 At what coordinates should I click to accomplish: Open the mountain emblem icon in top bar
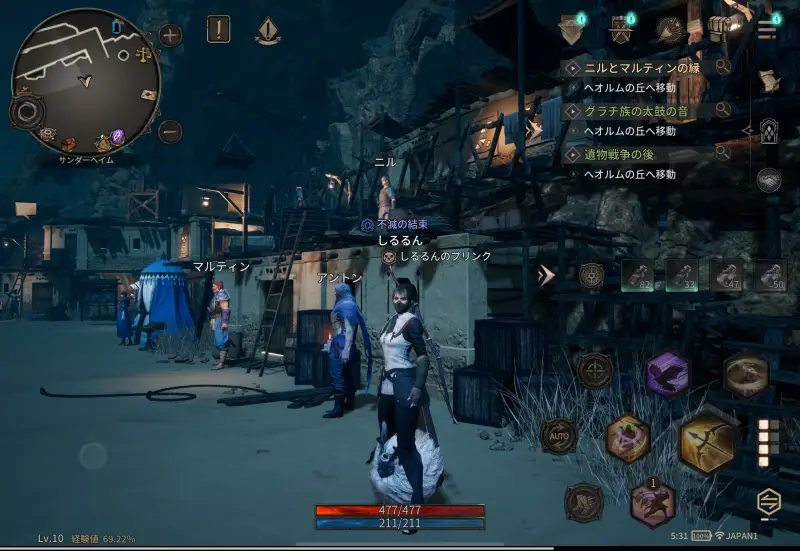[x=670, y=29]
